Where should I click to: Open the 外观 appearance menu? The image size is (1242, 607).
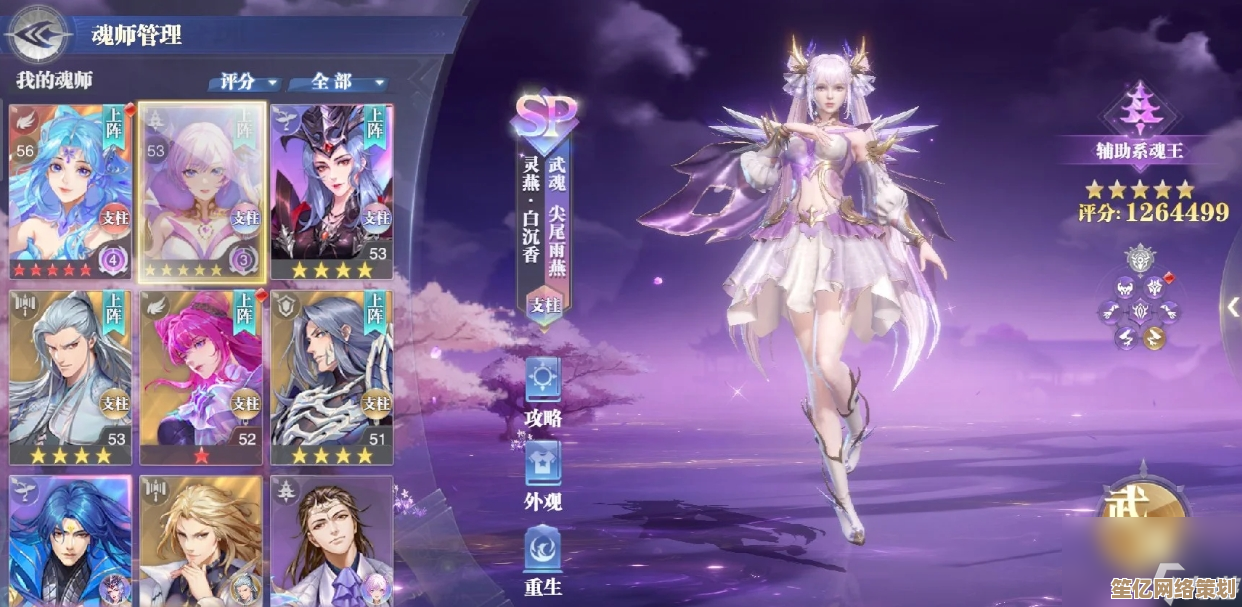(543, 475)
